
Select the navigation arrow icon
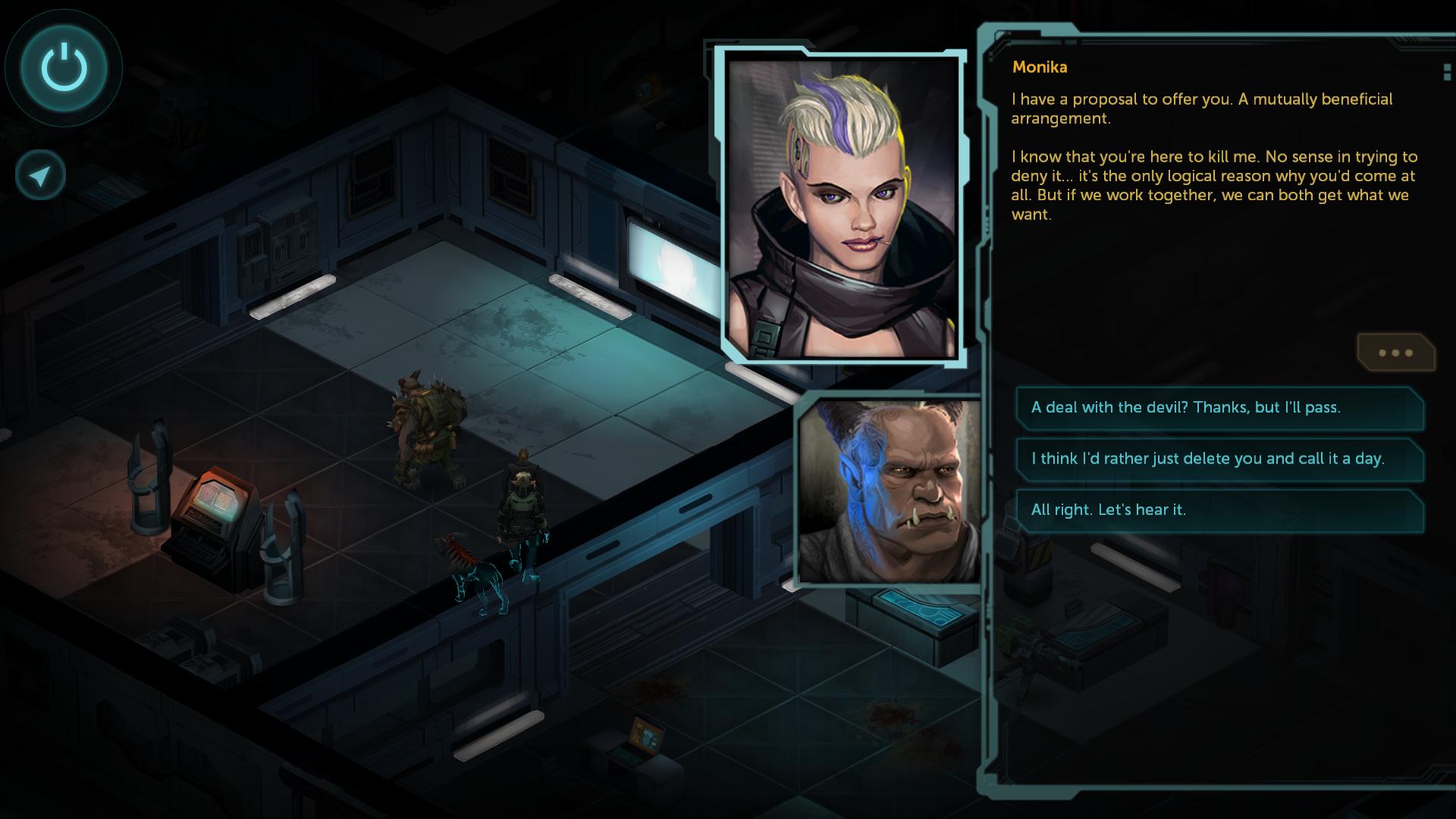click(40, 174)
